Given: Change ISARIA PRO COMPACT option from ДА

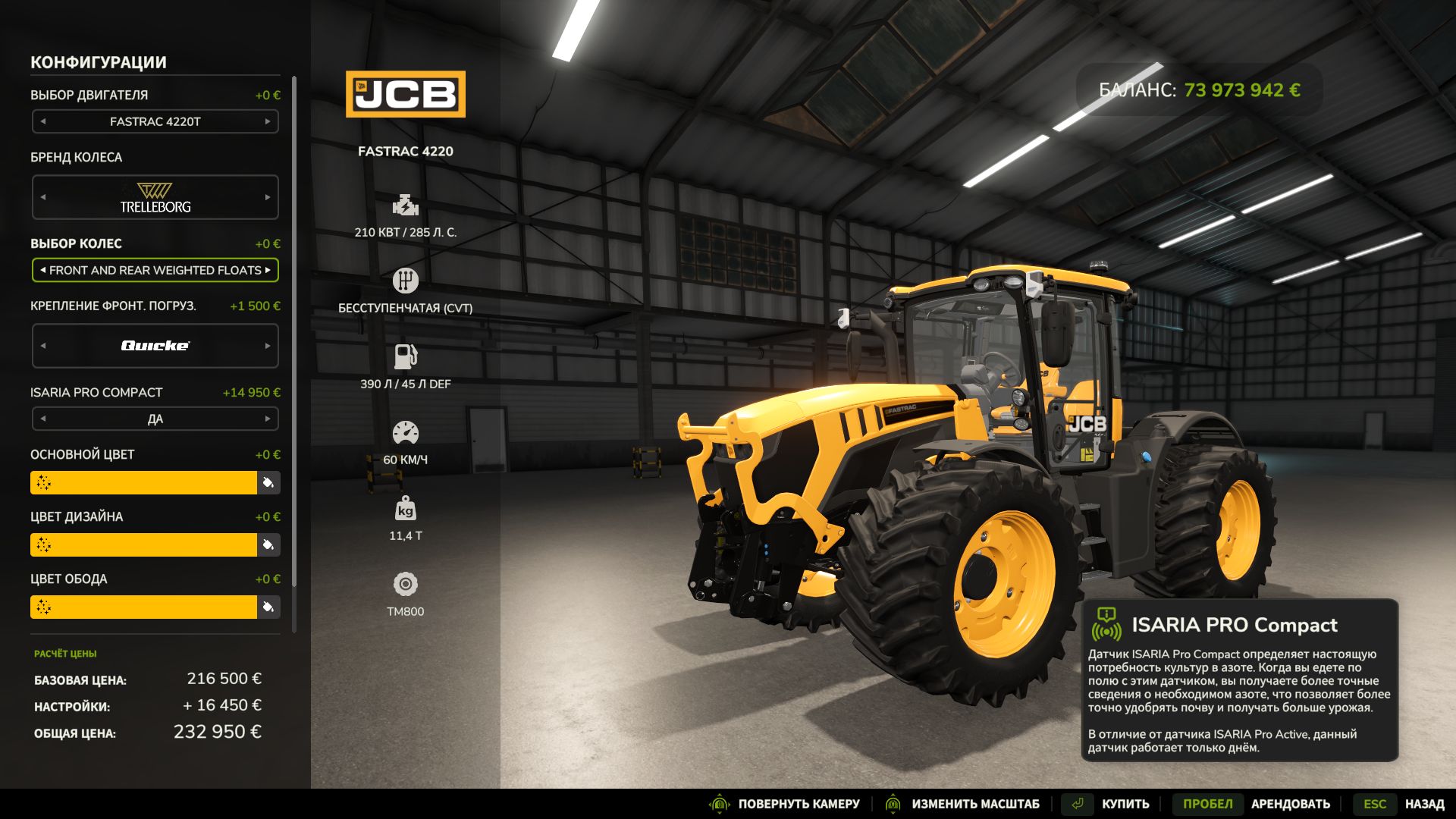Looking at the screenshot, I should coord(269,419).
